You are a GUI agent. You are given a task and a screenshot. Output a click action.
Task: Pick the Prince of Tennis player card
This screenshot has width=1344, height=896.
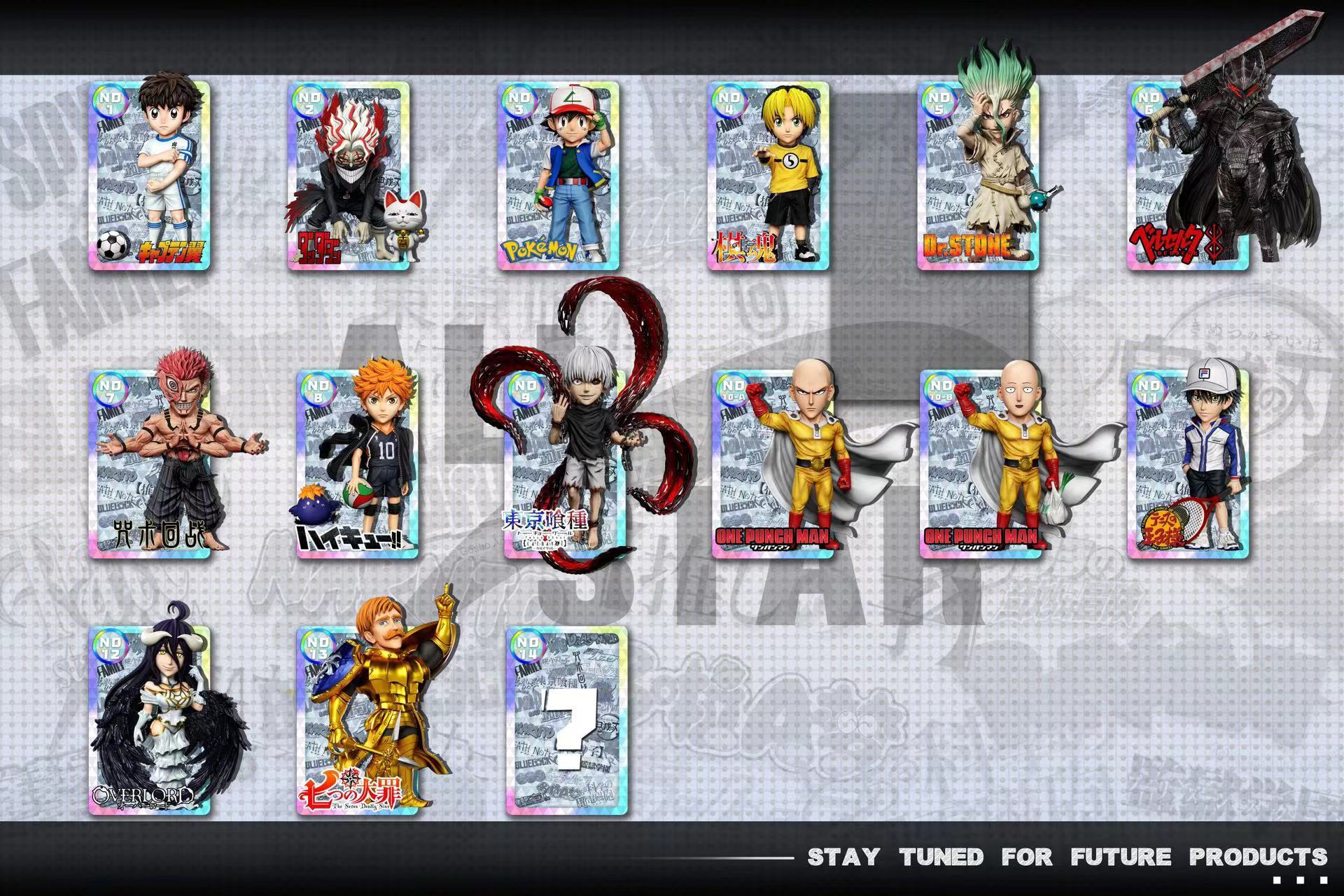[x=1188, y=464]
